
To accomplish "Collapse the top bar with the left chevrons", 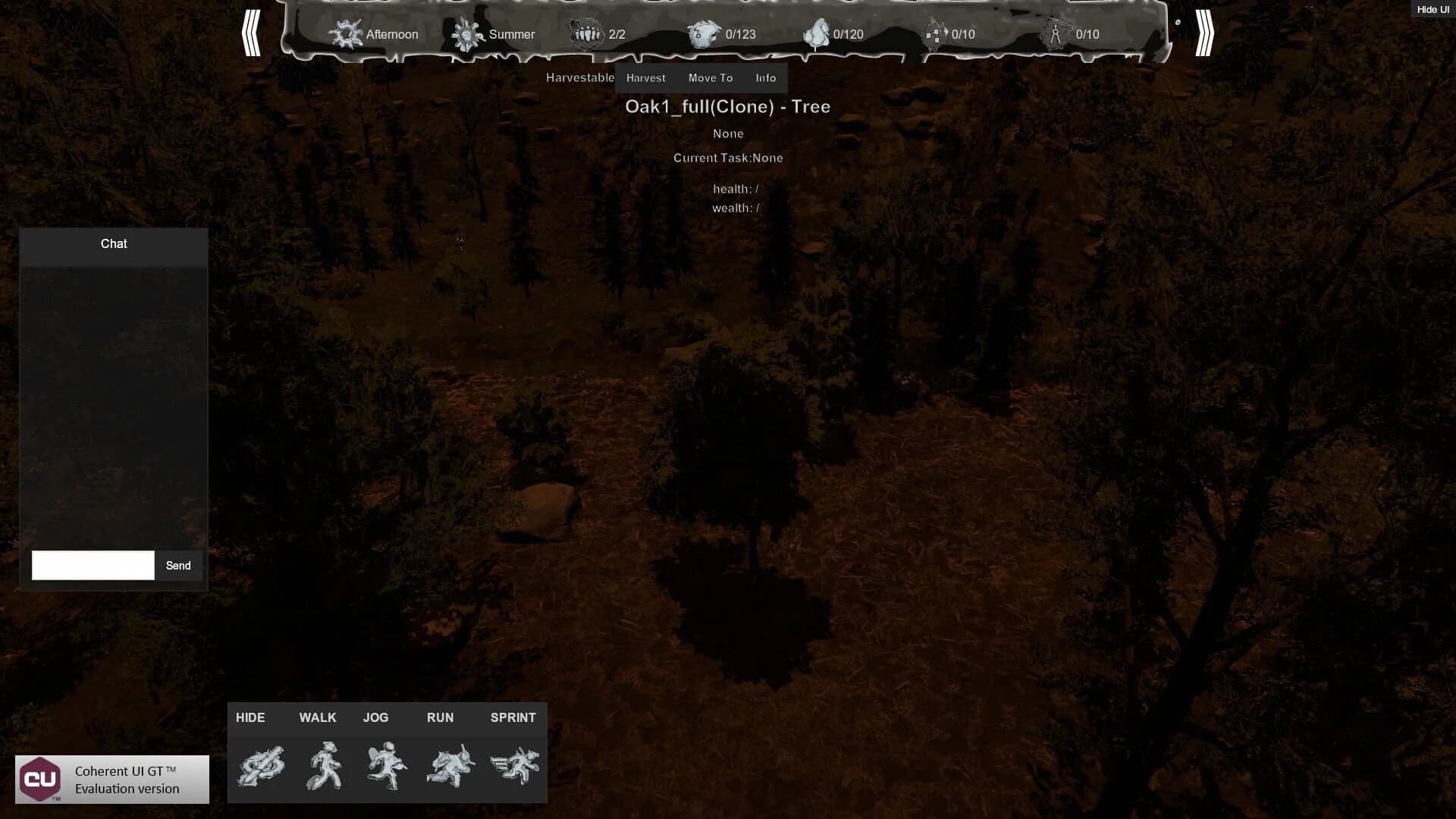I will pos(253,34).
